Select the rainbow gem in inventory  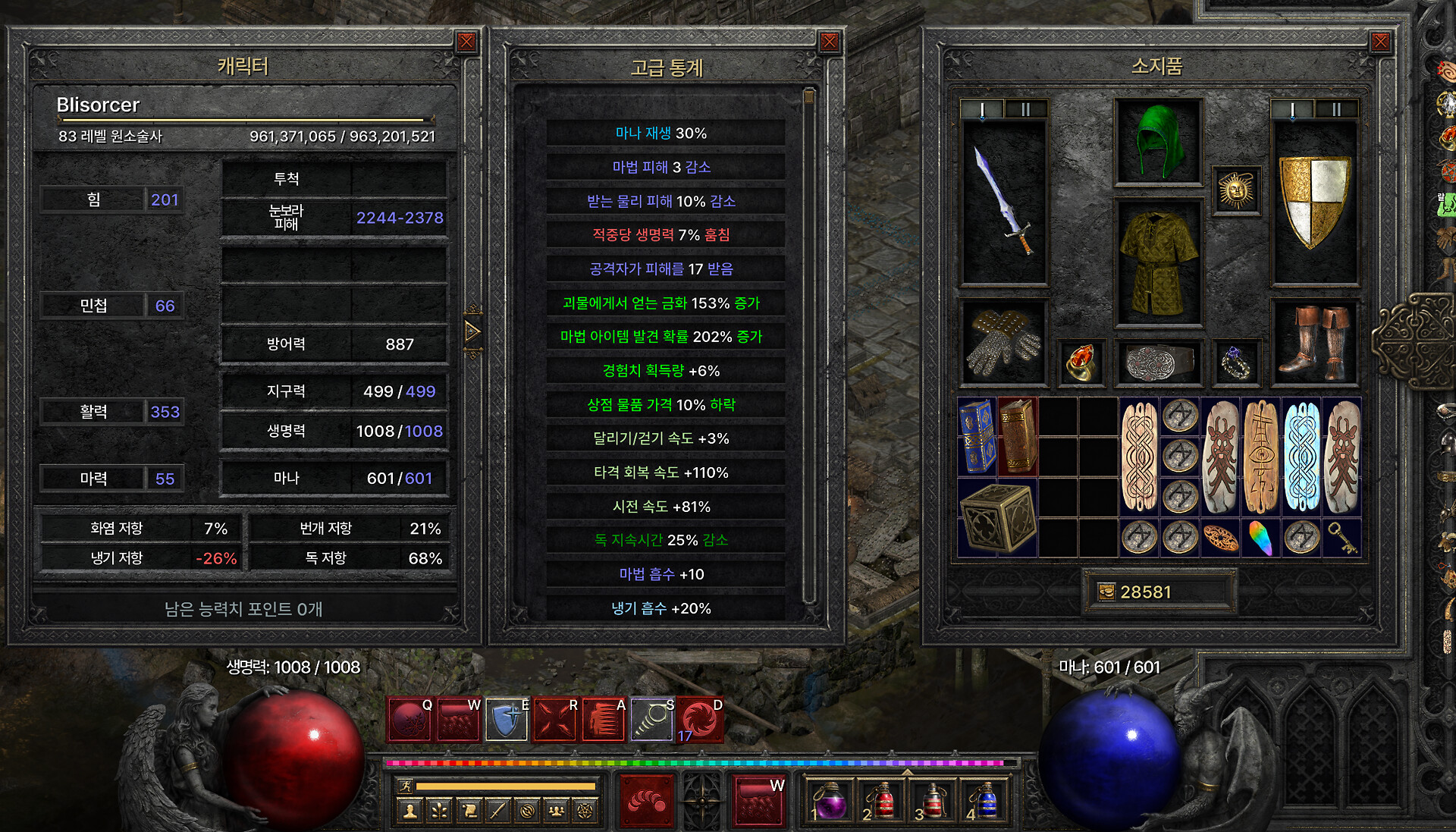(x=1261, y=538)
